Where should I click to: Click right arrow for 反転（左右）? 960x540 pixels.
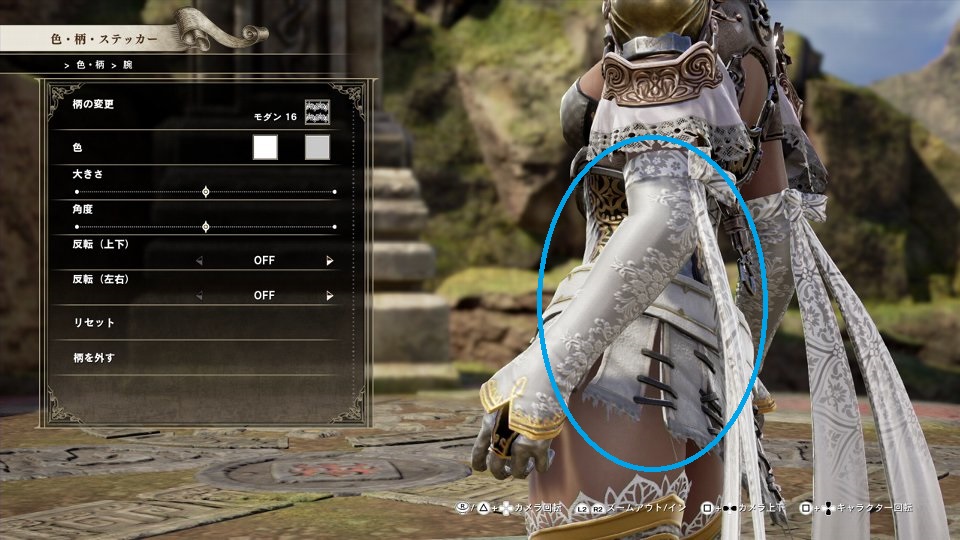tap(330, 296)
